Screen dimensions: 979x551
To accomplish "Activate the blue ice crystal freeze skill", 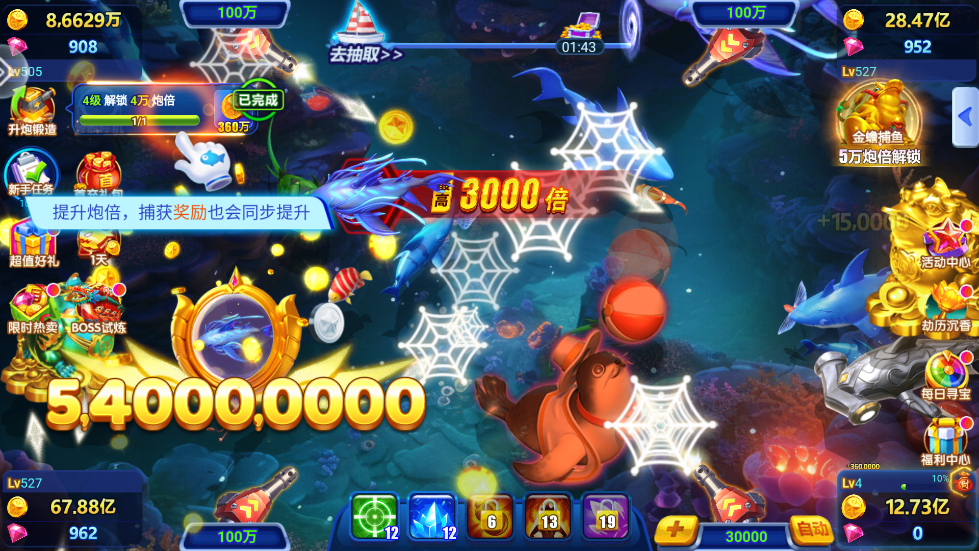I will click(x=433, y=516).
